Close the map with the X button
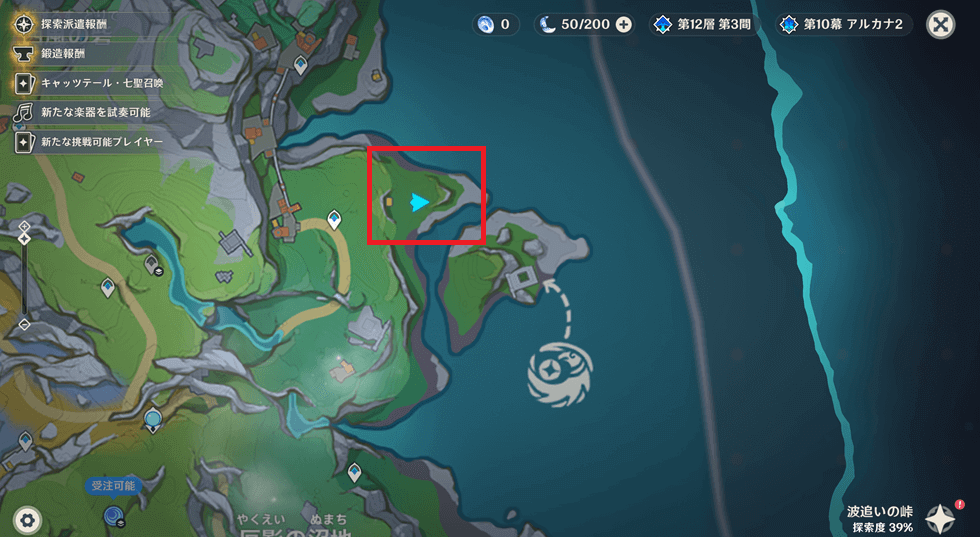The width and height of the screenshot is (980, 537). click(x=941, y=24)
